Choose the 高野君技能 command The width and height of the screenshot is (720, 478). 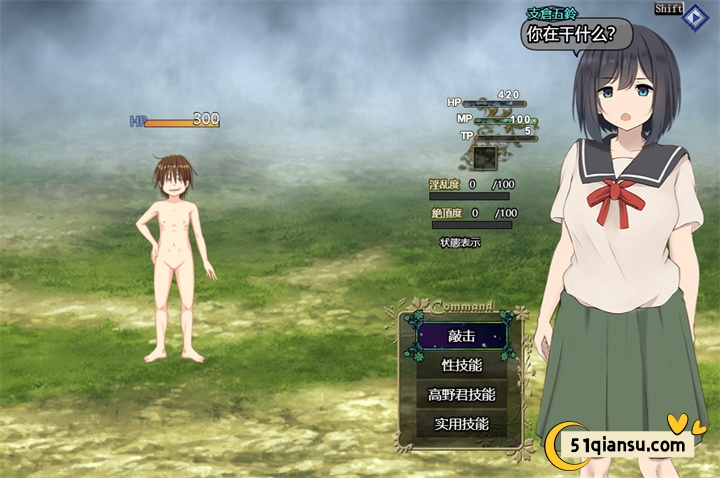pyautogui.click(x=461, y=395)
